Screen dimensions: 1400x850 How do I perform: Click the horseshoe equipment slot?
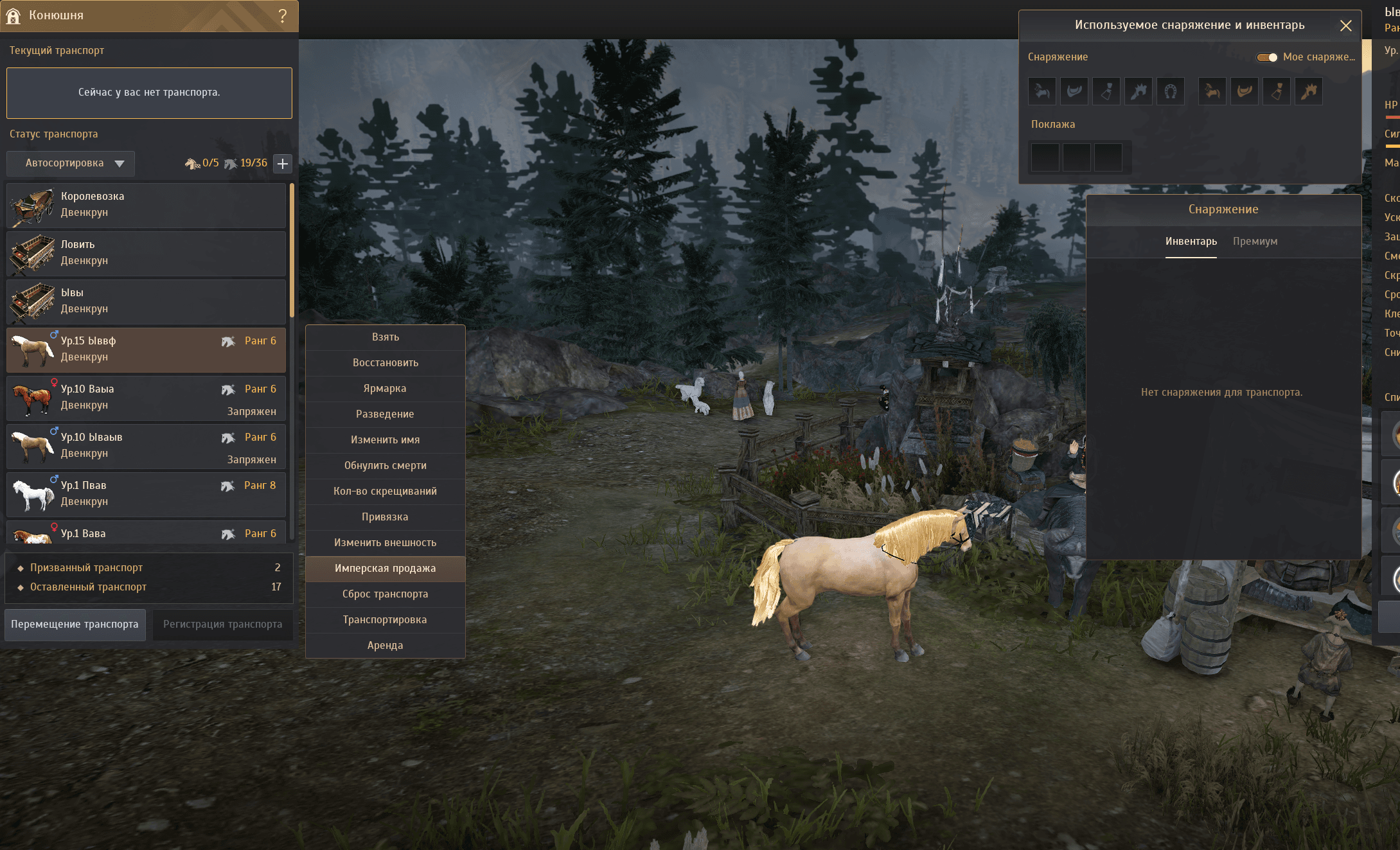(x=1170, y=91)
